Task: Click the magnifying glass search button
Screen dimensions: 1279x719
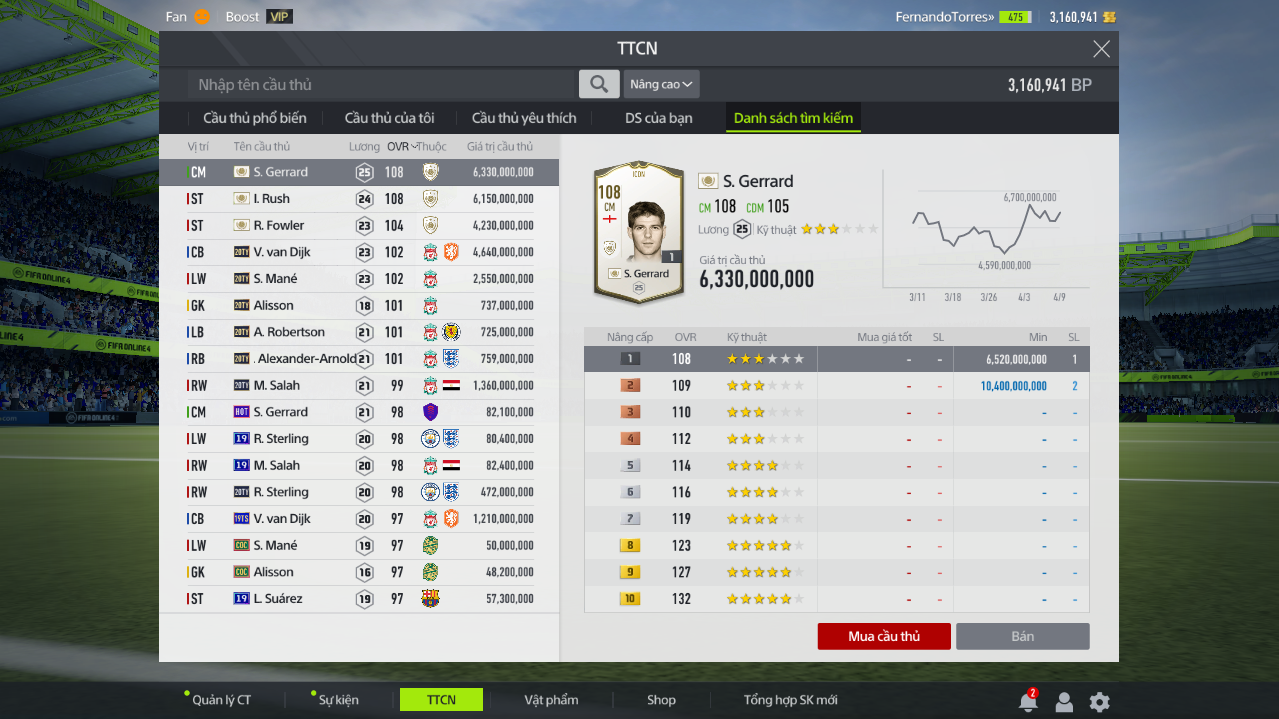Action: click(x=598, y=85)
